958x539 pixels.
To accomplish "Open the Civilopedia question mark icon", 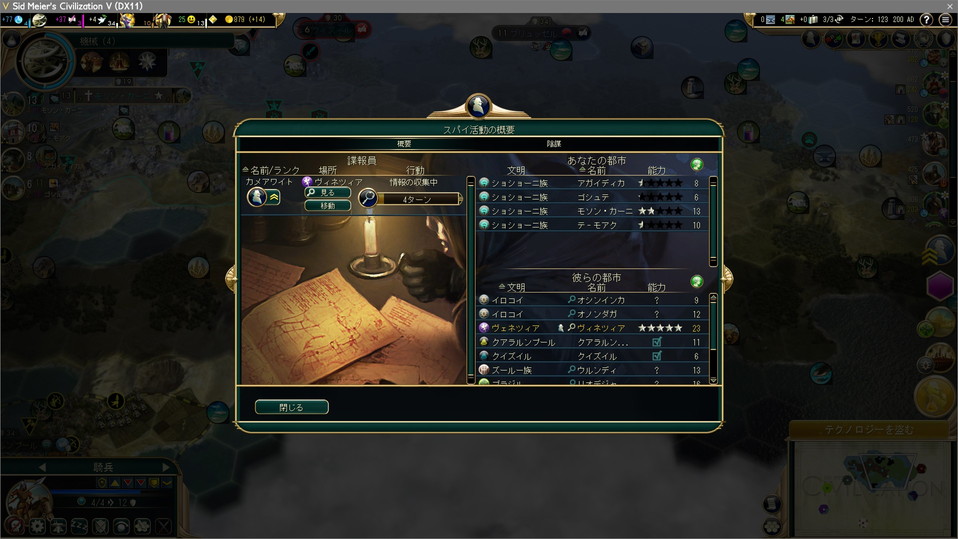I will point(927,20).
